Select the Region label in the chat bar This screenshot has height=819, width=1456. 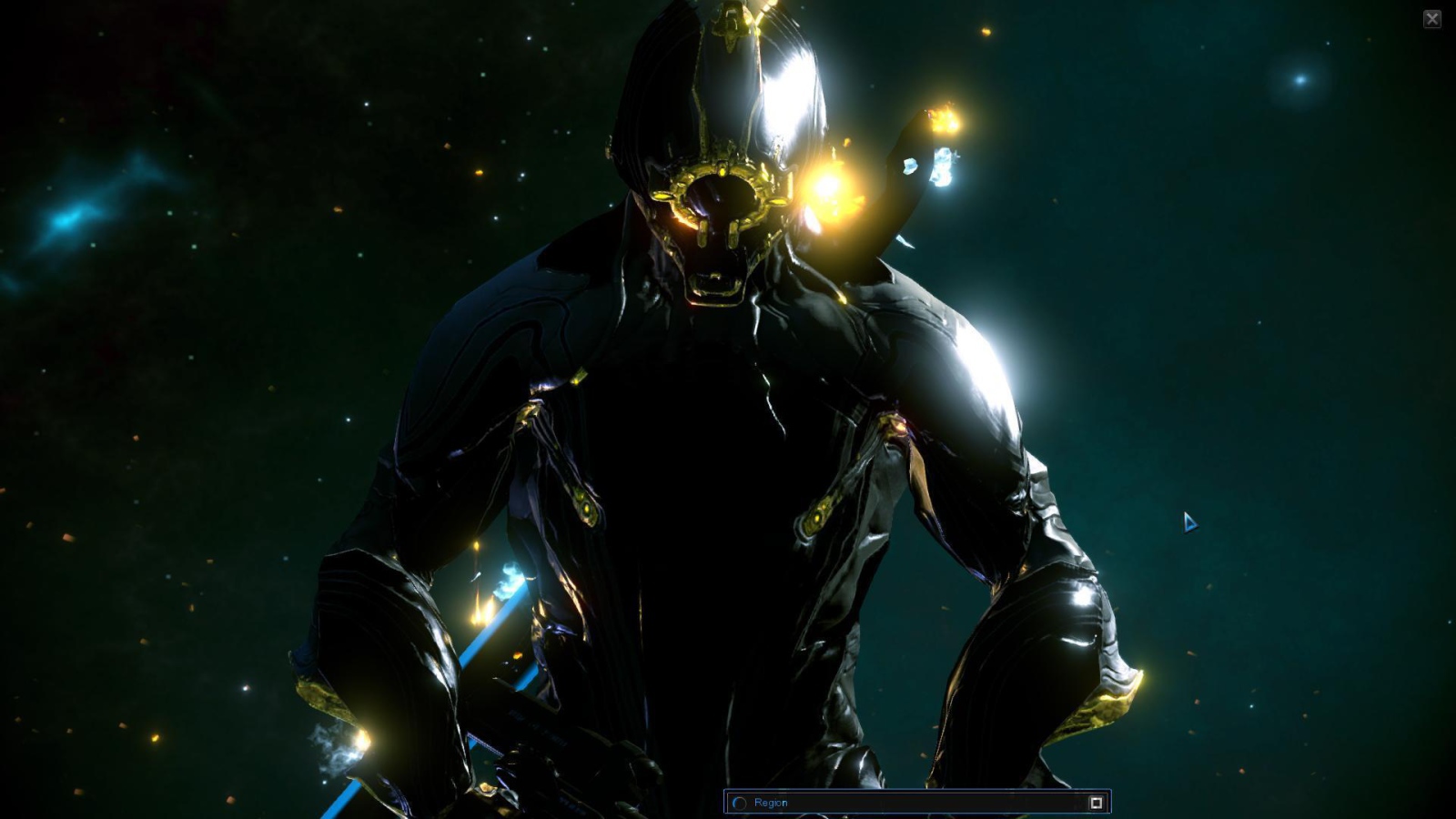(772, 803)
